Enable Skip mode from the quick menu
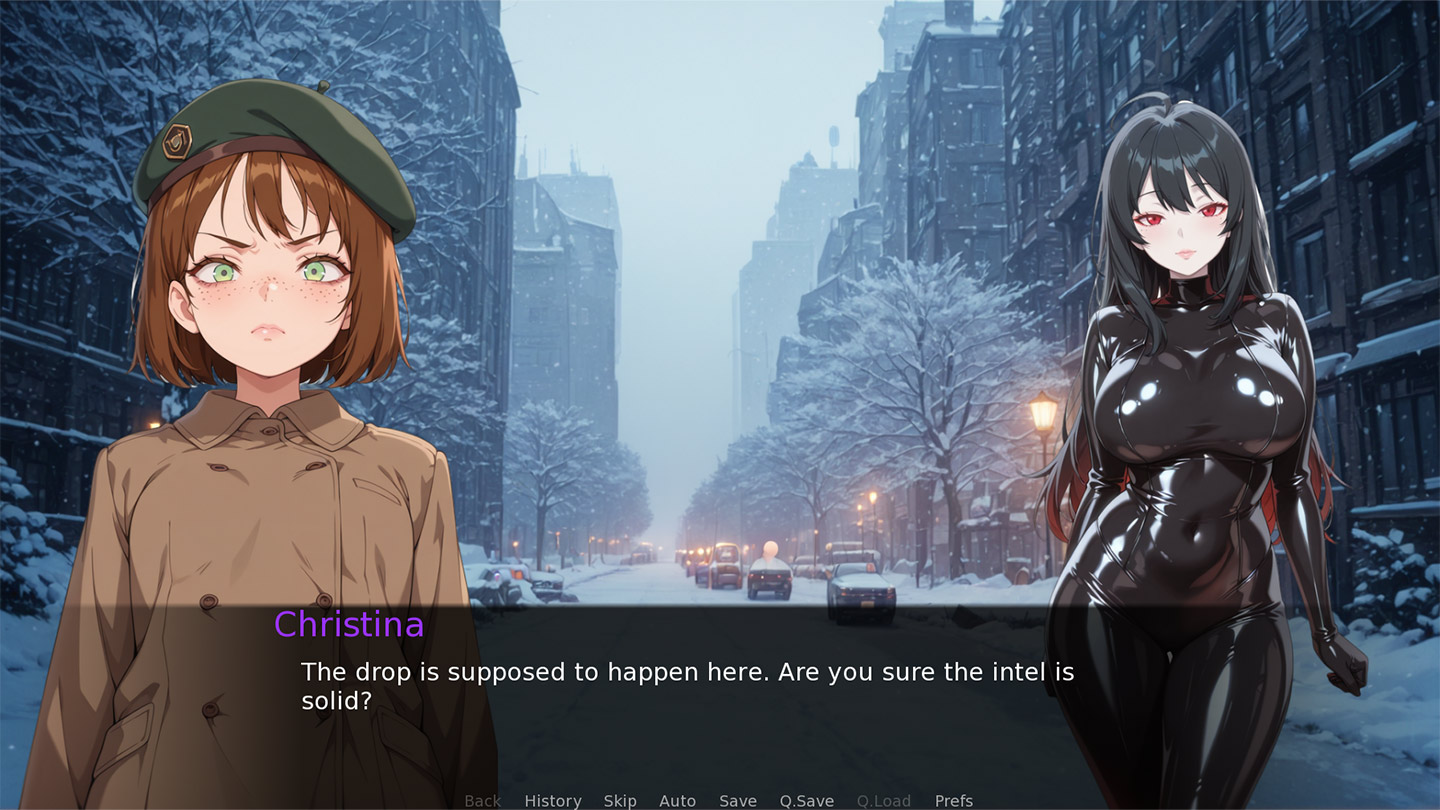The height and width of the screenshot is (810, 1440). tap(620, 800)
